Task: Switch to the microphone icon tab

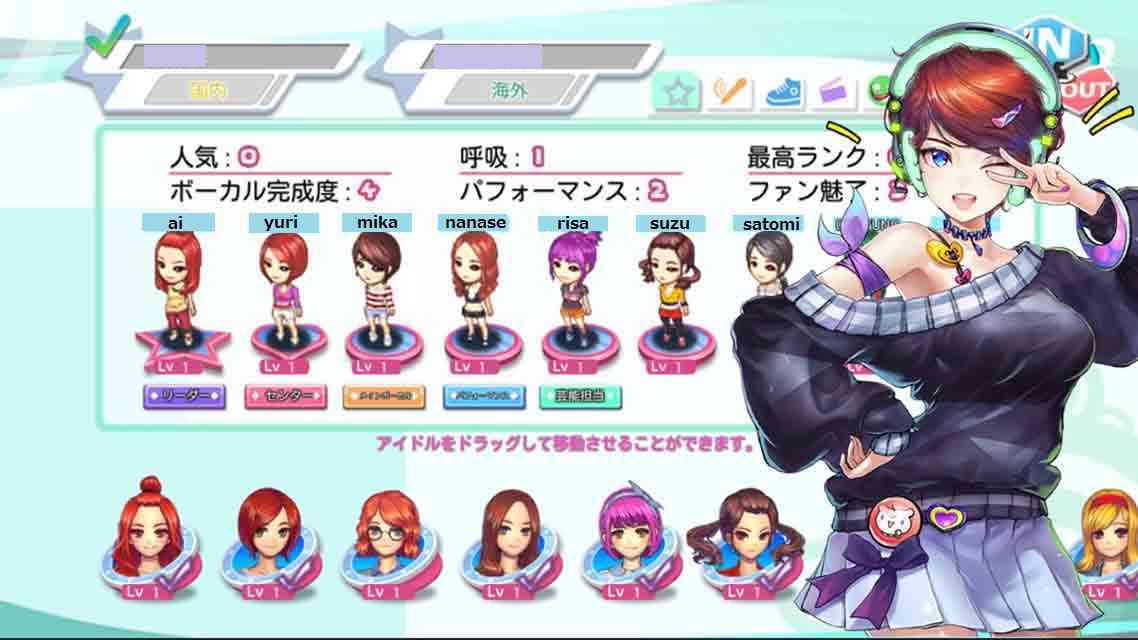Action: point(729,93)
